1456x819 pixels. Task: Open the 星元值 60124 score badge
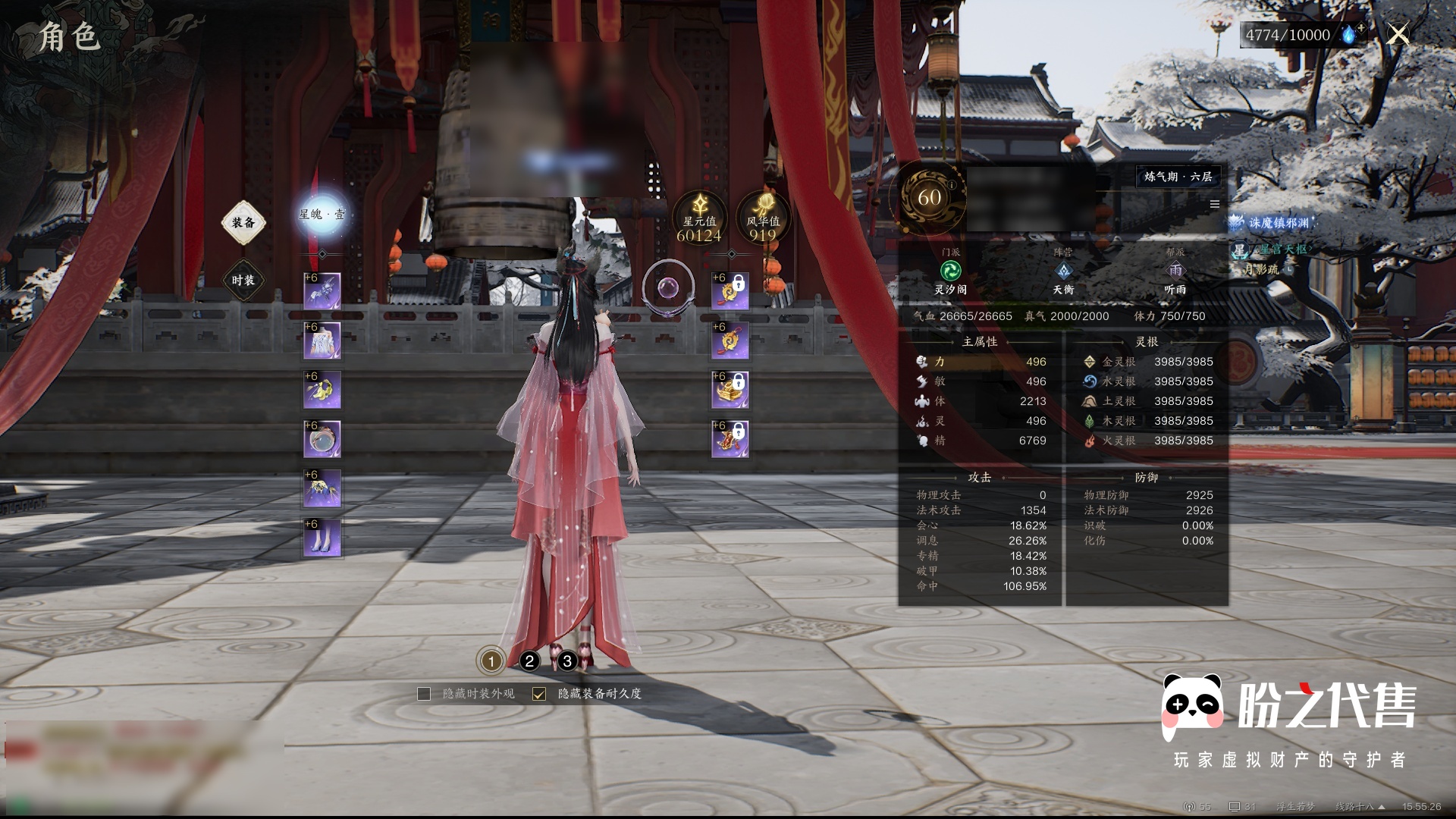698,218
